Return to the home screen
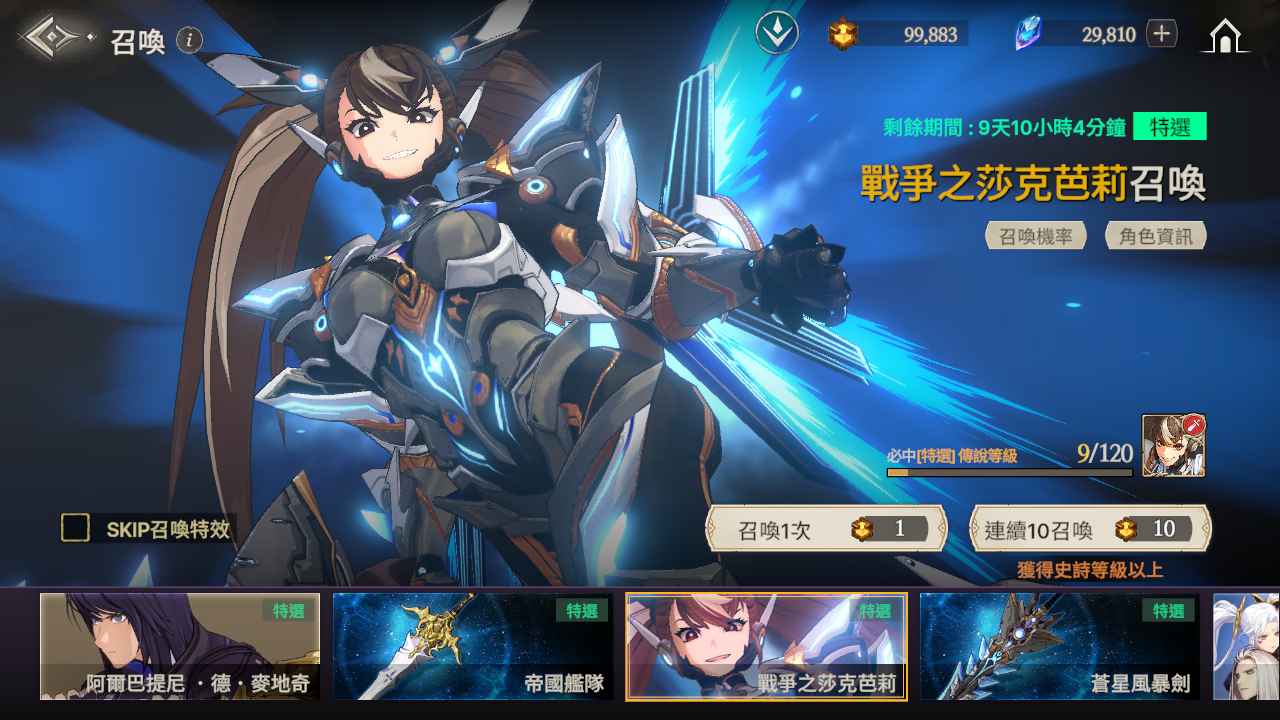1280x720 pixels. (x=1225, y=36)
